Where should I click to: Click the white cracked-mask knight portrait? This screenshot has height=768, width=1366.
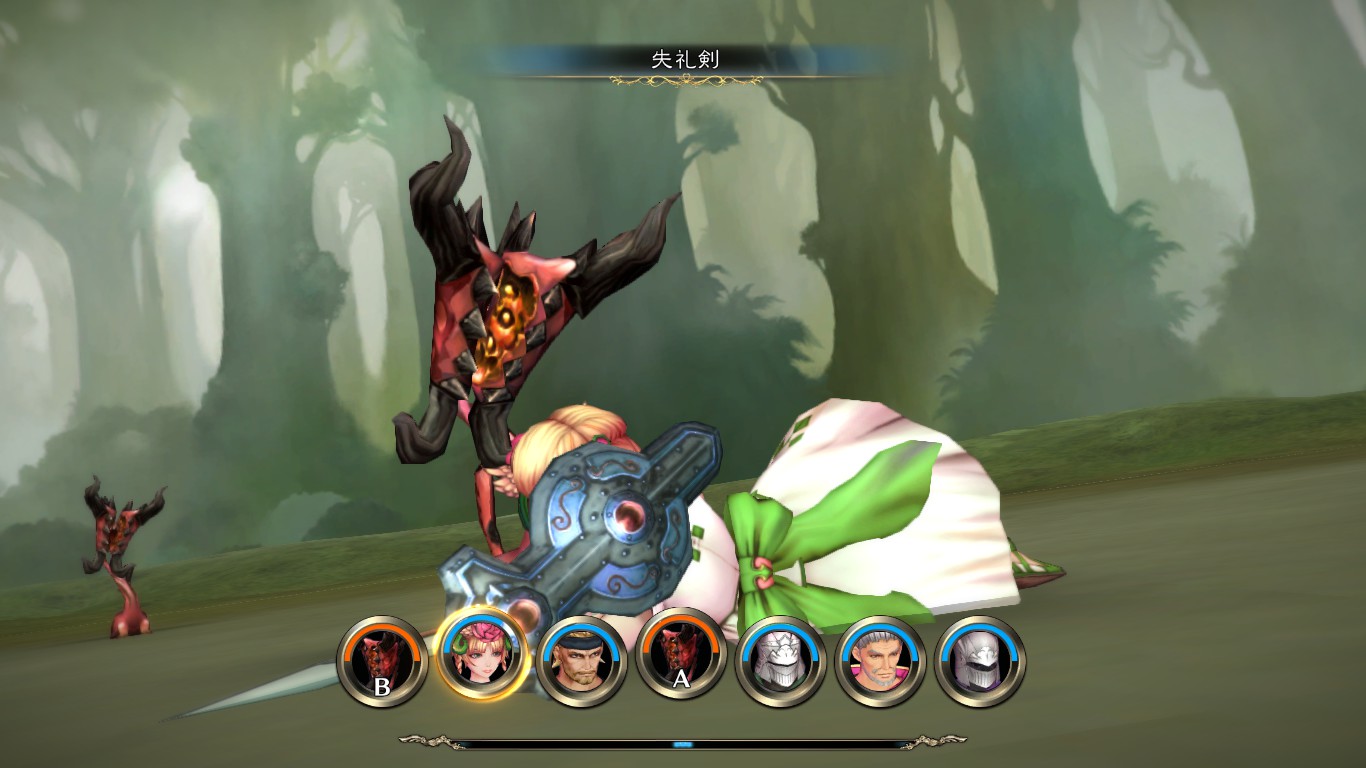click(x=780, y=661)
